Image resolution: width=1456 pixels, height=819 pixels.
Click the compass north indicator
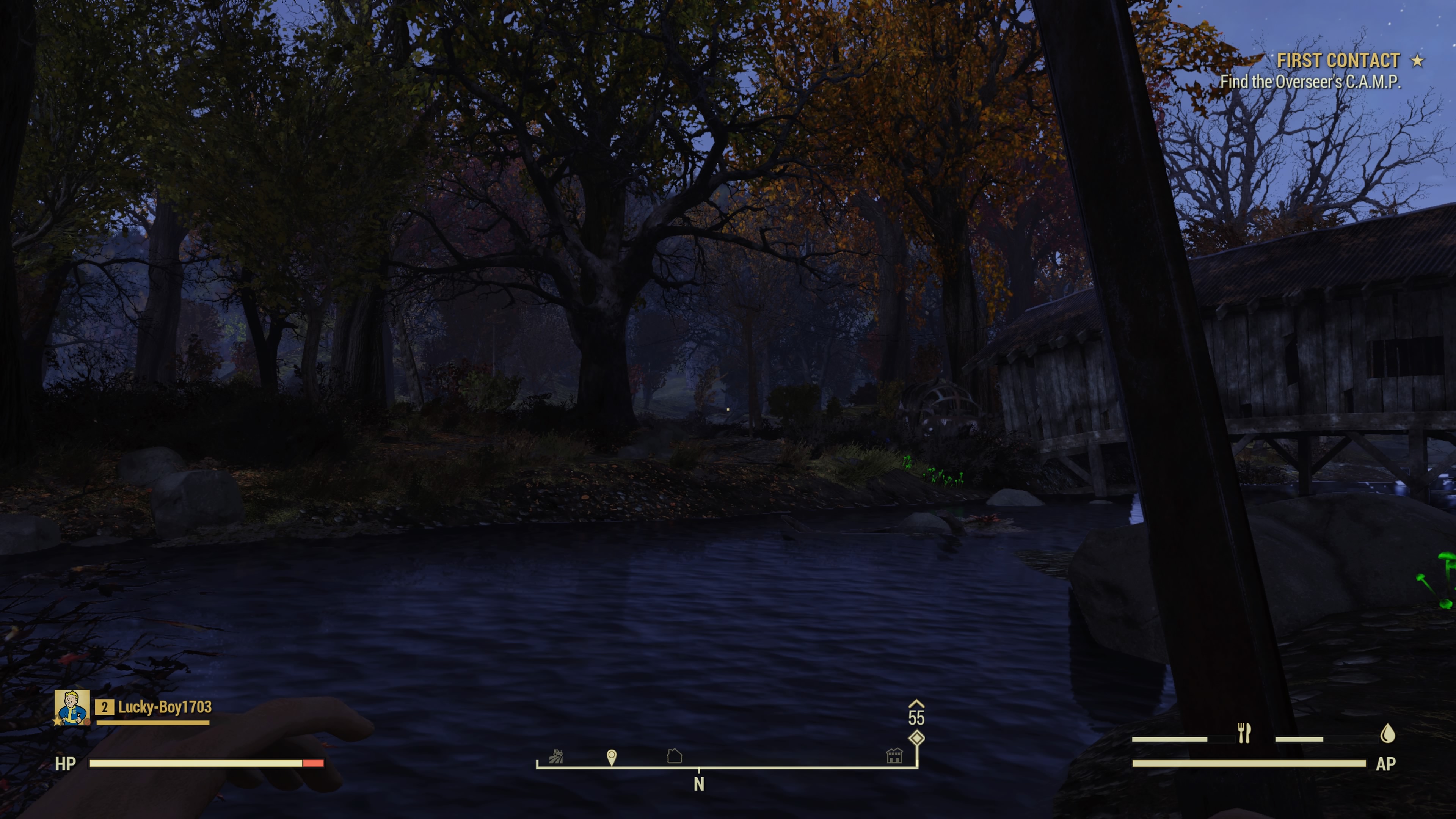[699, 784]
